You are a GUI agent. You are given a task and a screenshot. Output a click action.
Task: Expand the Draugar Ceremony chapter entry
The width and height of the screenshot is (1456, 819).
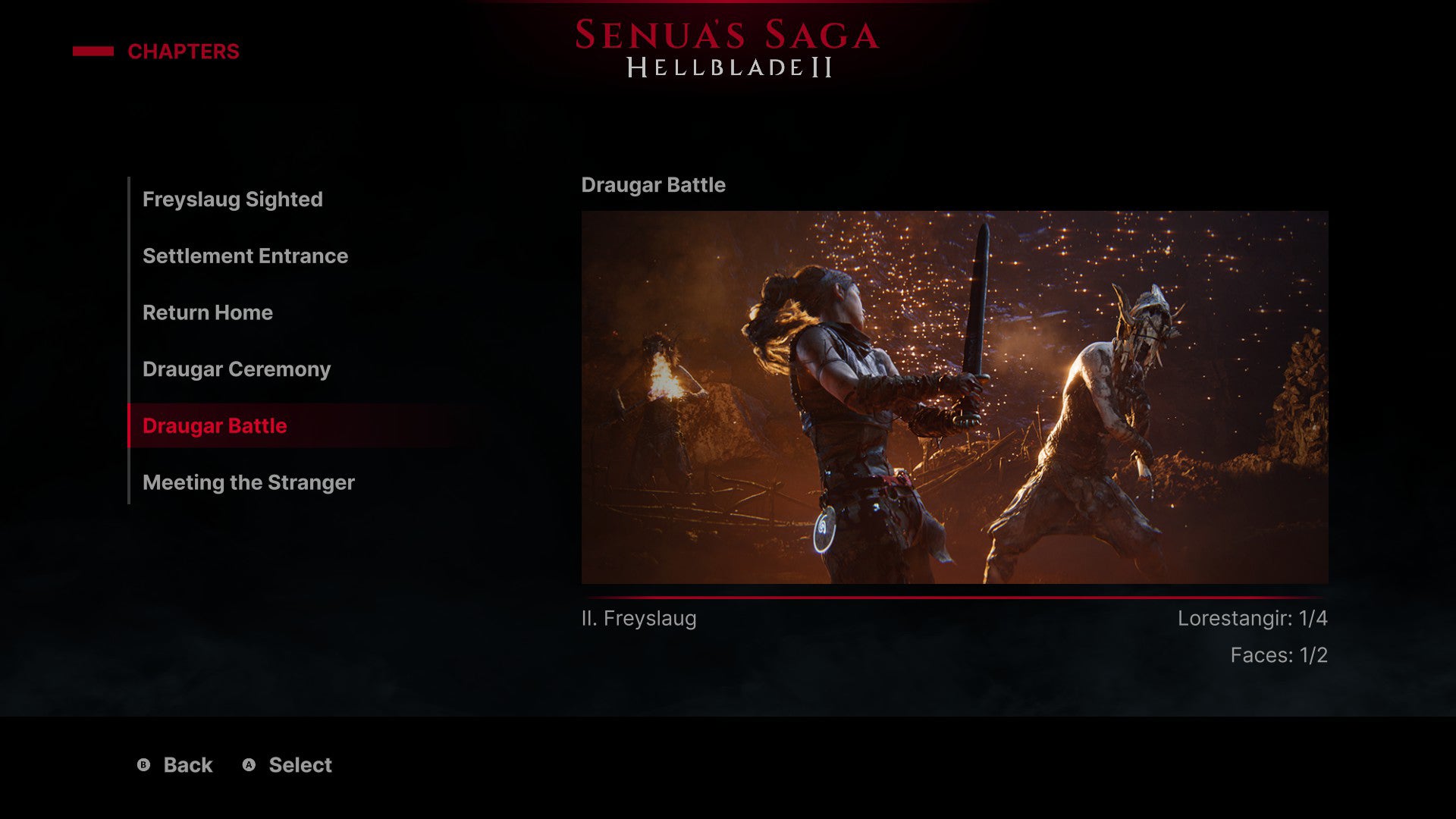(236, 369)
